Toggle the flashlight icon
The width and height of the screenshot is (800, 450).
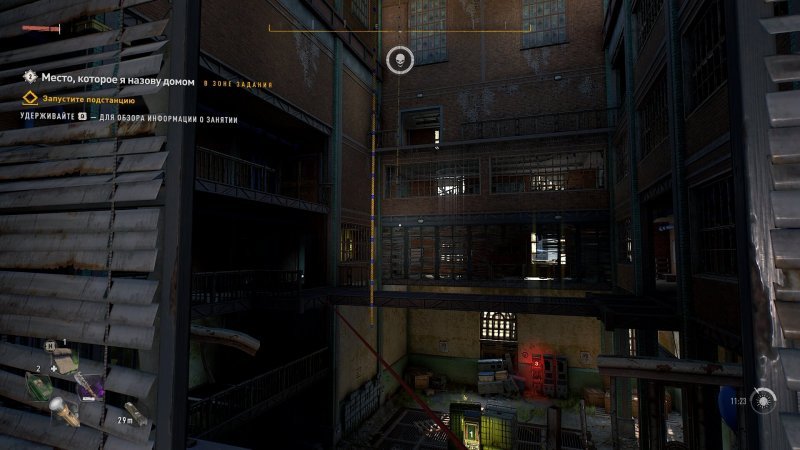(58, 409)
